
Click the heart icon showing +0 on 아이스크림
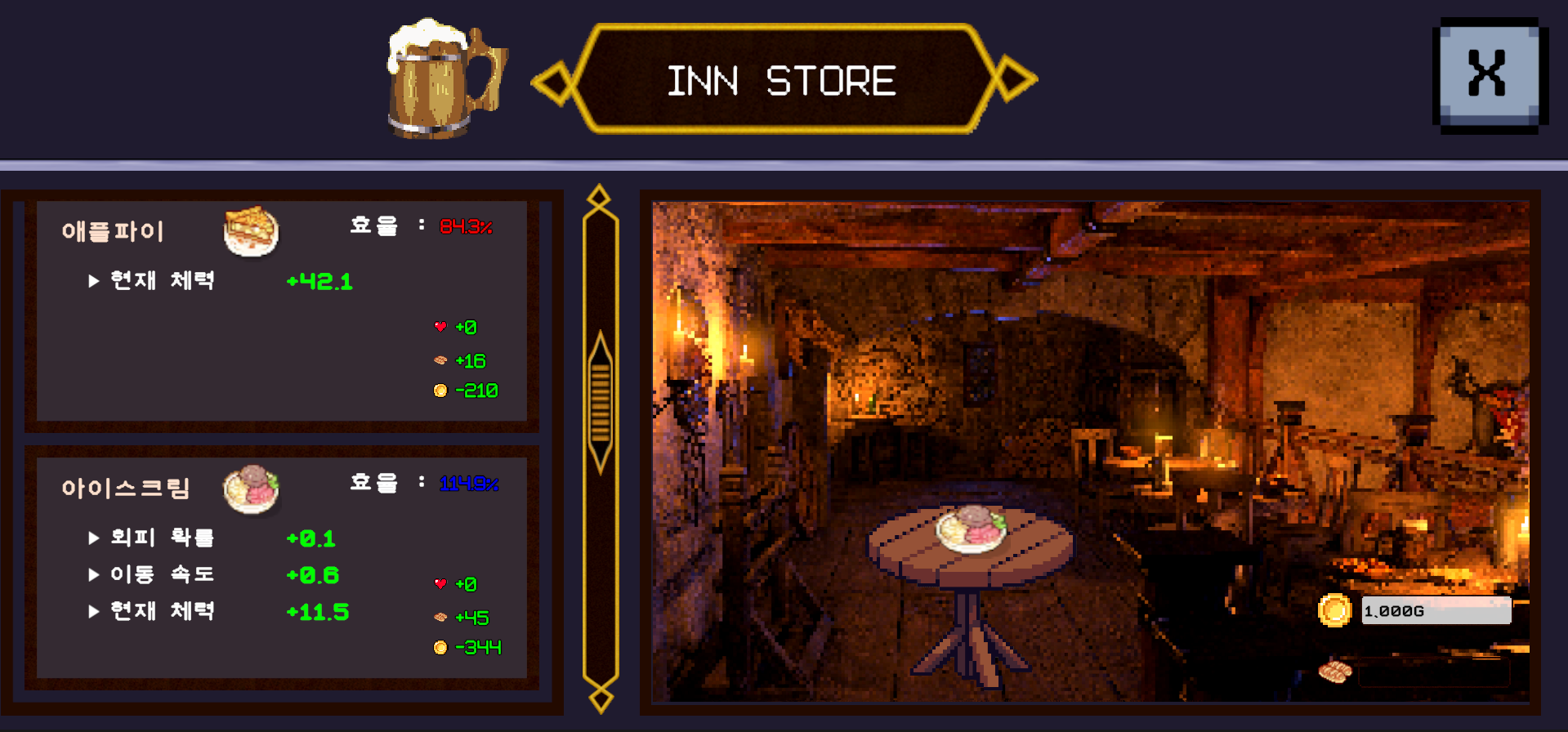(440, 583)
